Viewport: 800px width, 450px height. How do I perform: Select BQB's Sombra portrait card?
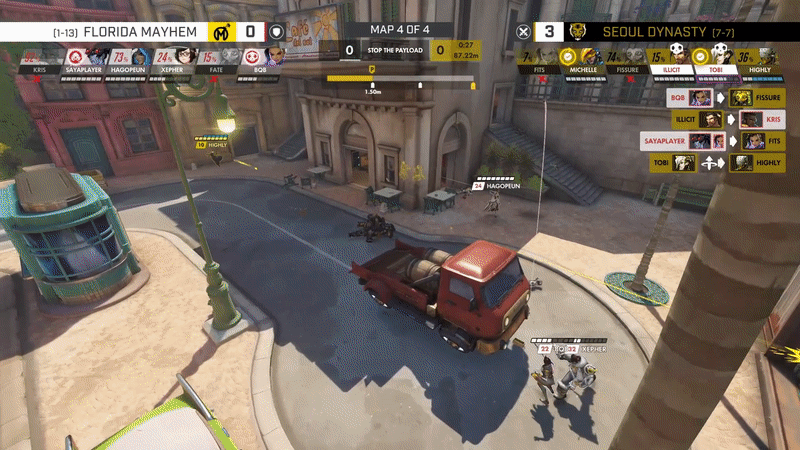click(260, 58)
